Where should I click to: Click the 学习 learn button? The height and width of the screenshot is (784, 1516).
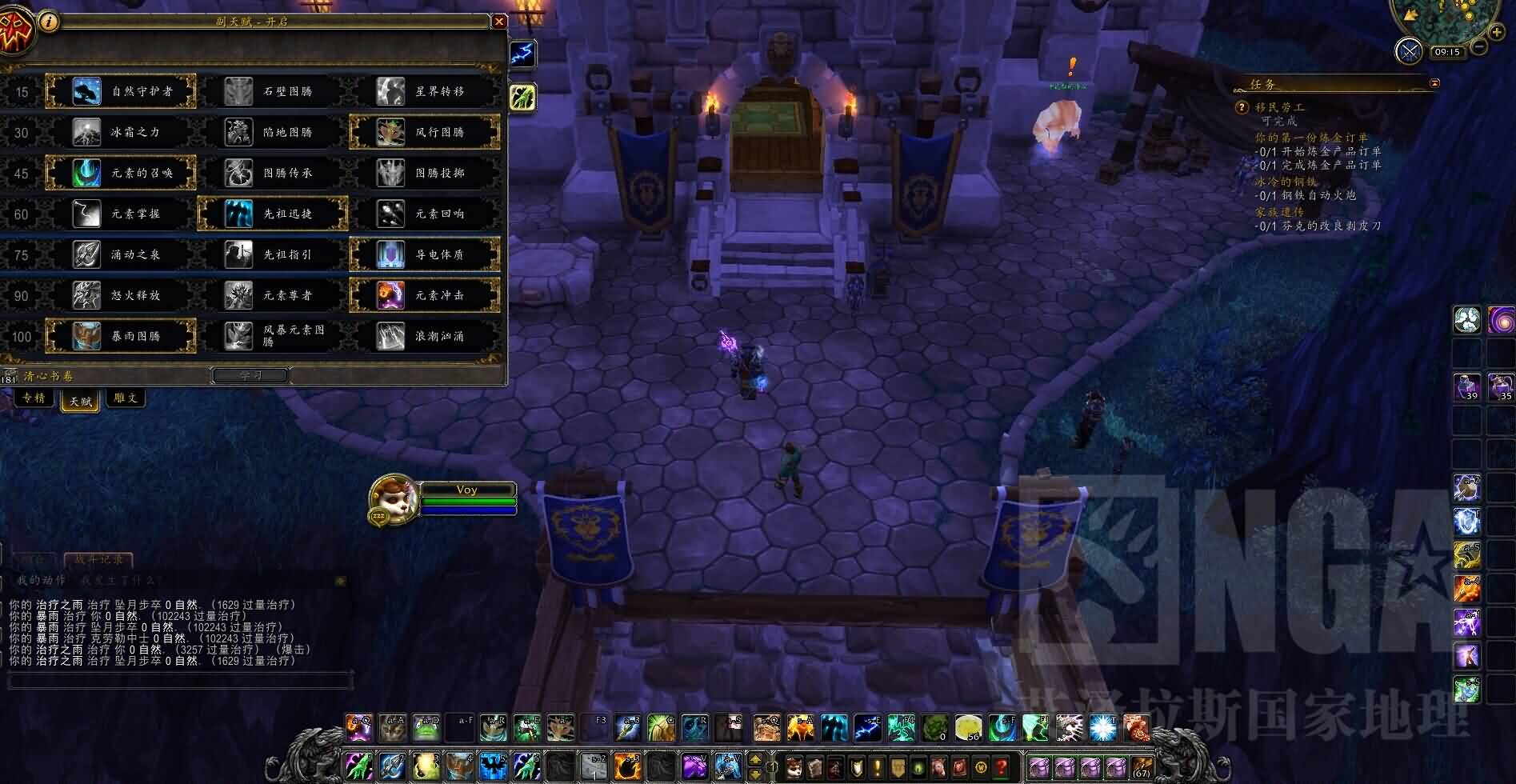(x=250, y=375)
